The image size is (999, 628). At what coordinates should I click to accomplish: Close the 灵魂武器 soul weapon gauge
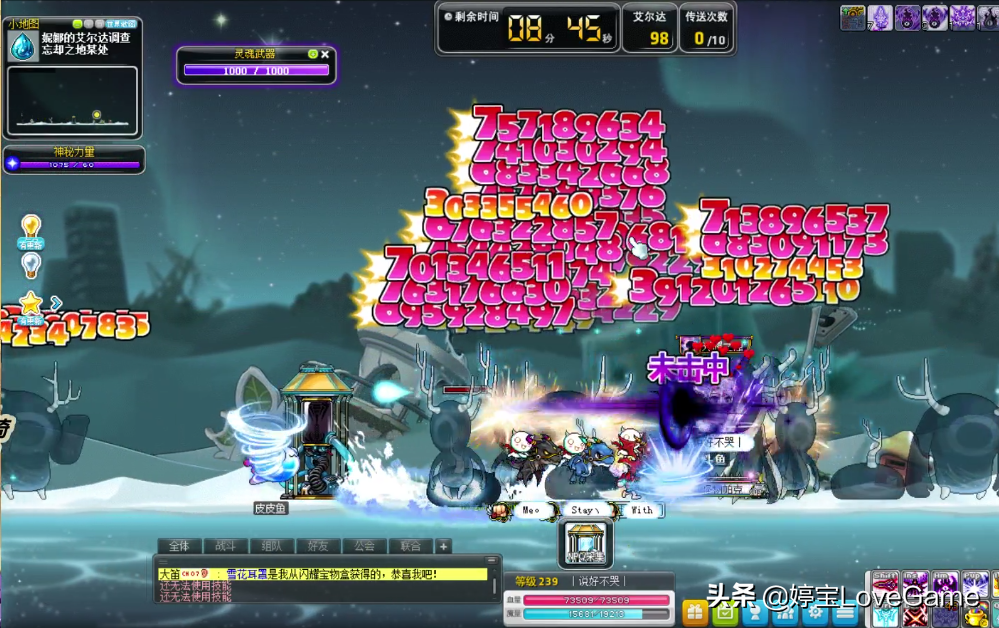coord(325,54)
